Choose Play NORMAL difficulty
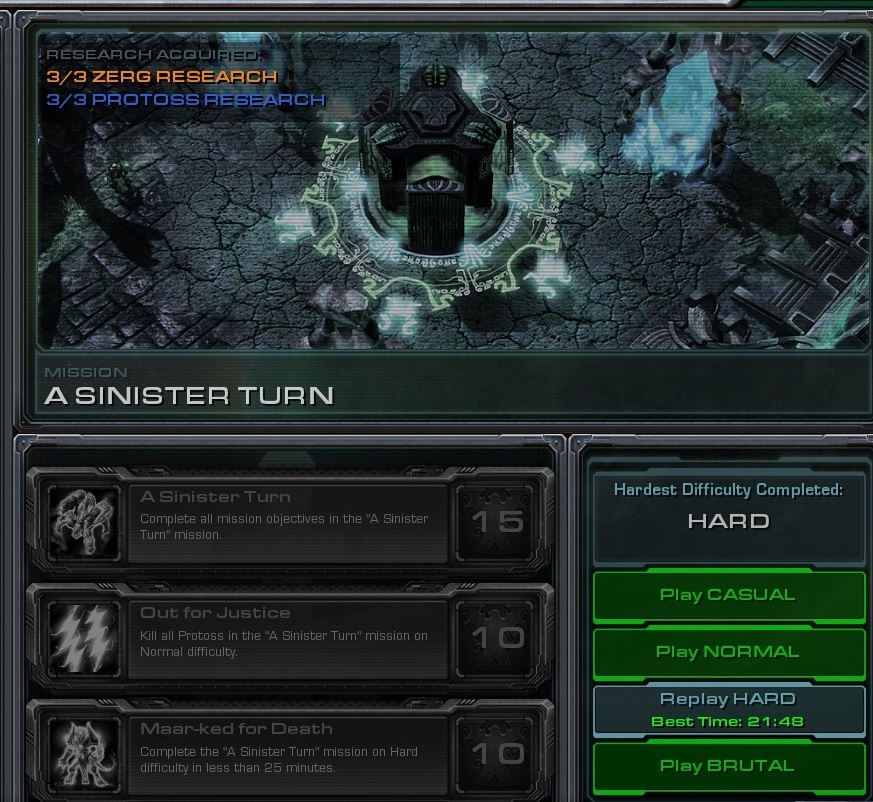Viewport: 873px width, 802px height. click(728, 652)
